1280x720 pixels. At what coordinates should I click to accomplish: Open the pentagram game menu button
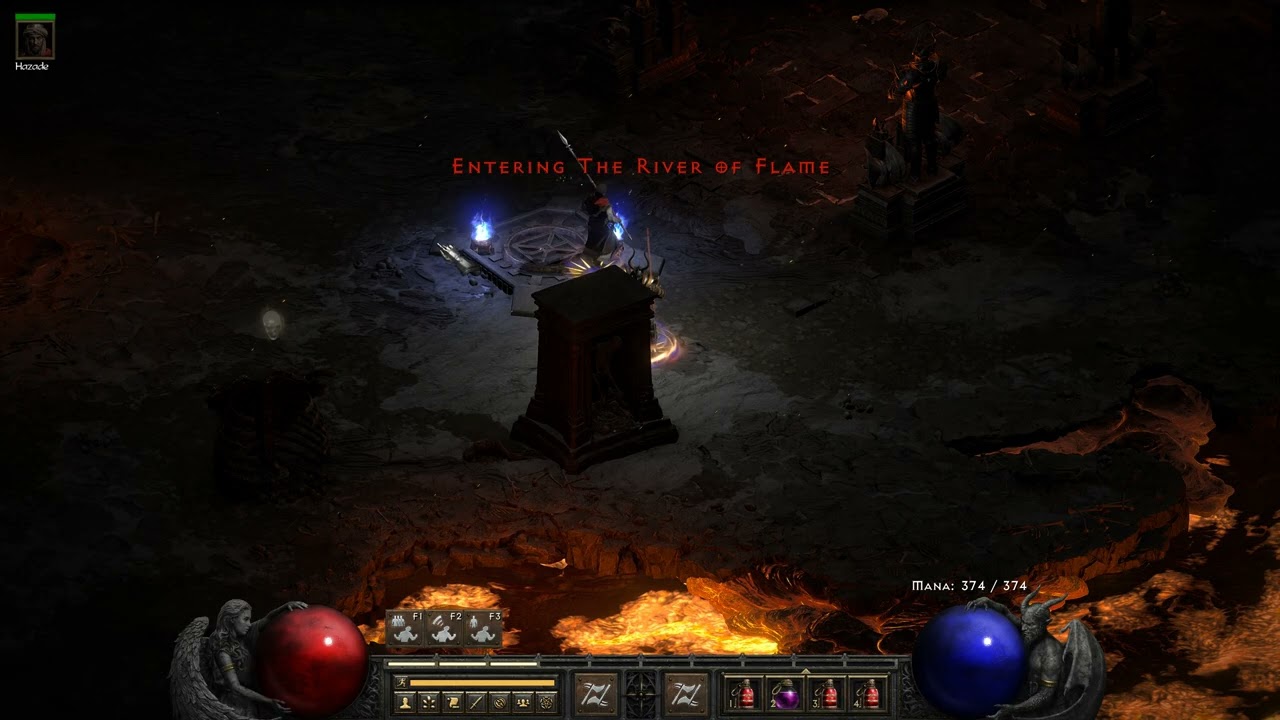545,702
